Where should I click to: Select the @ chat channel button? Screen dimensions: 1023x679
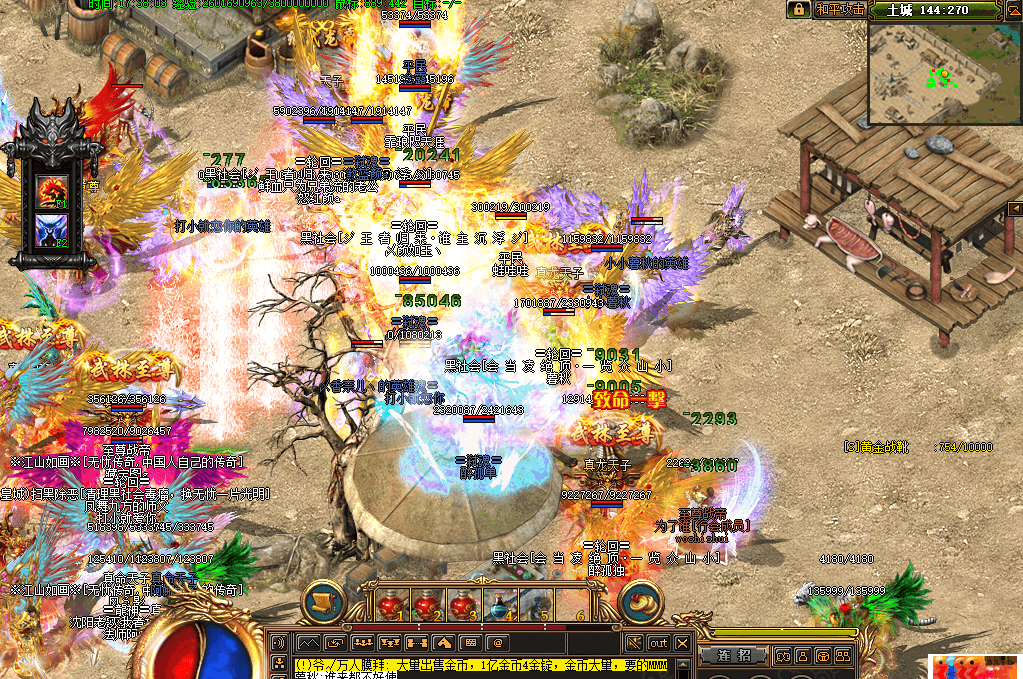click(x=497, y=642)
